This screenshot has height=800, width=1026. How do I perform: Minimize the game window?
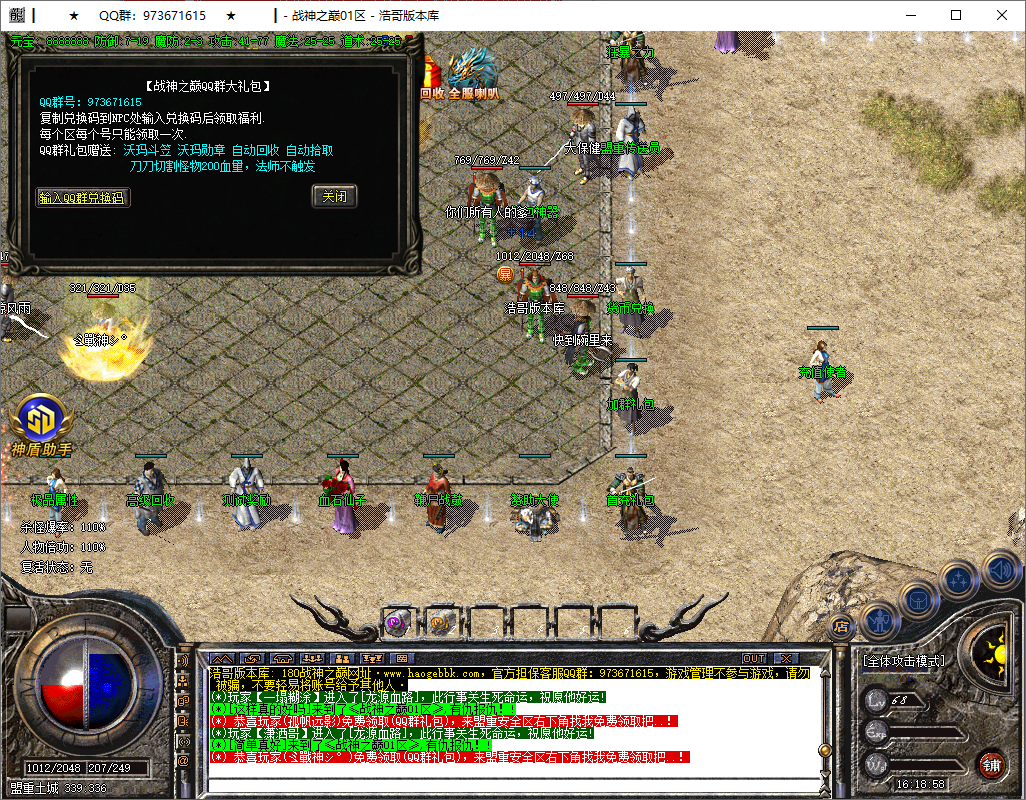click(910, 15)
